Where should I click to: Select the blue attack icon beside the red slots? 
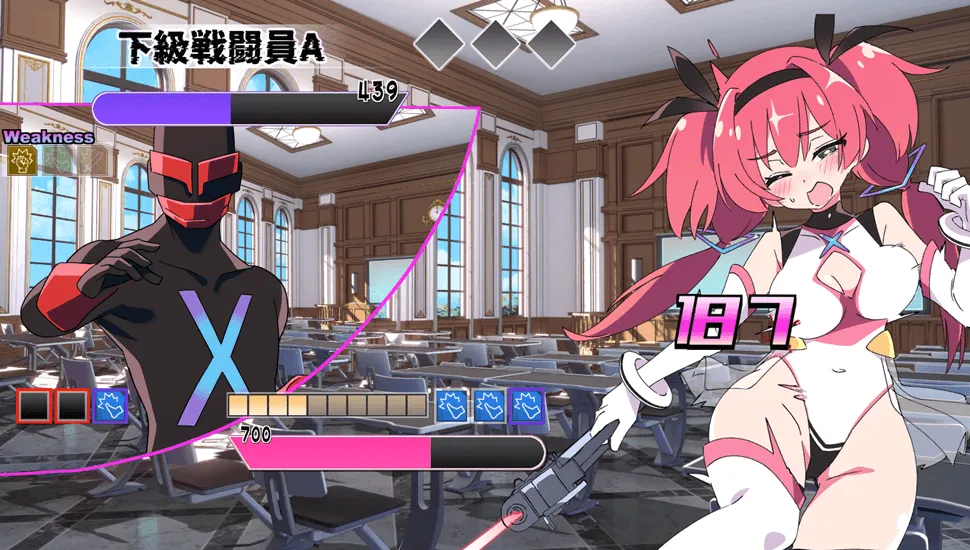click(x=109, y=406)
